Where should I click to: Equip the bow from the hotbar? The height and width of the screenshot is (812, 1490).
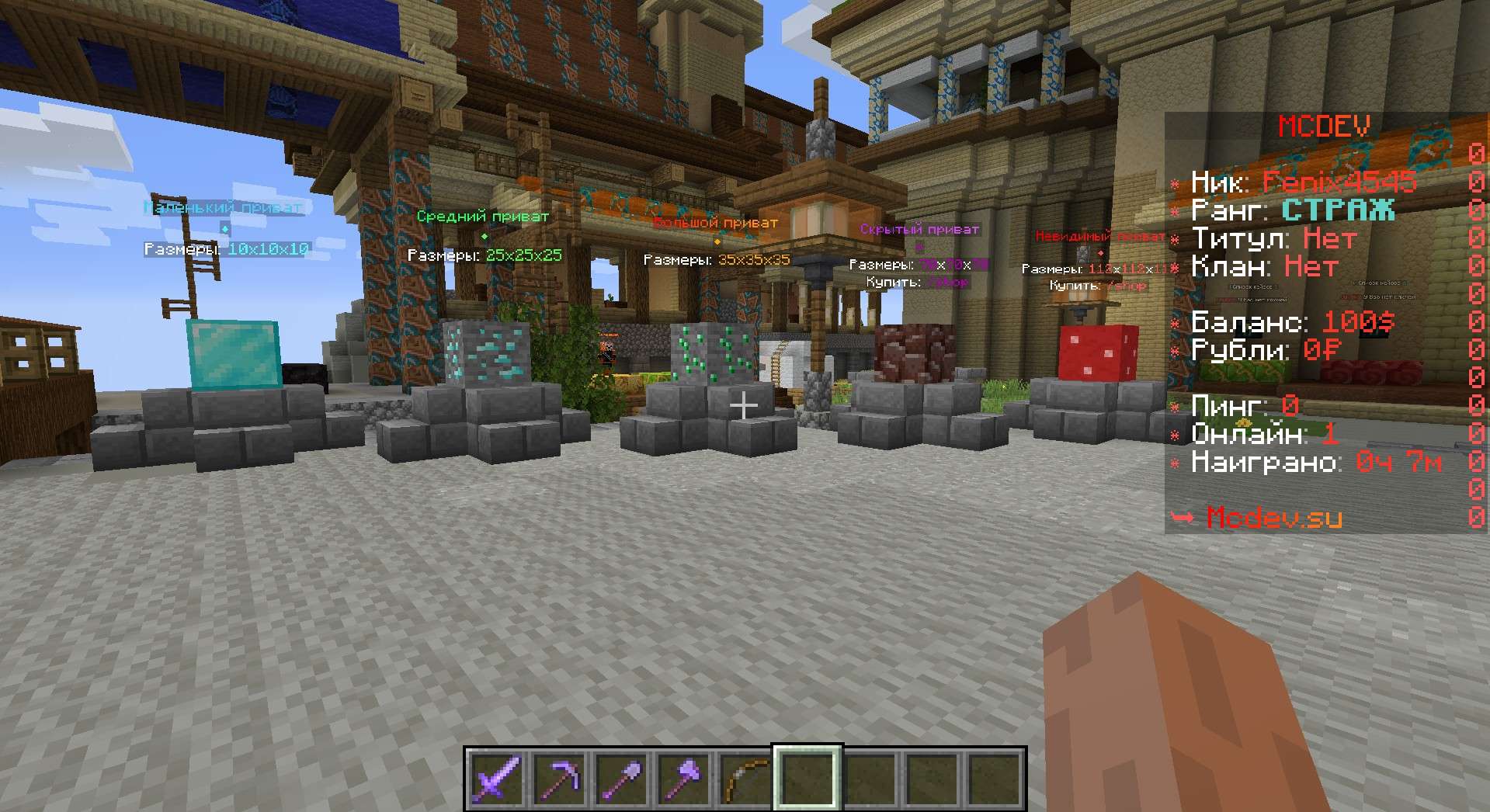pos(745,779)
